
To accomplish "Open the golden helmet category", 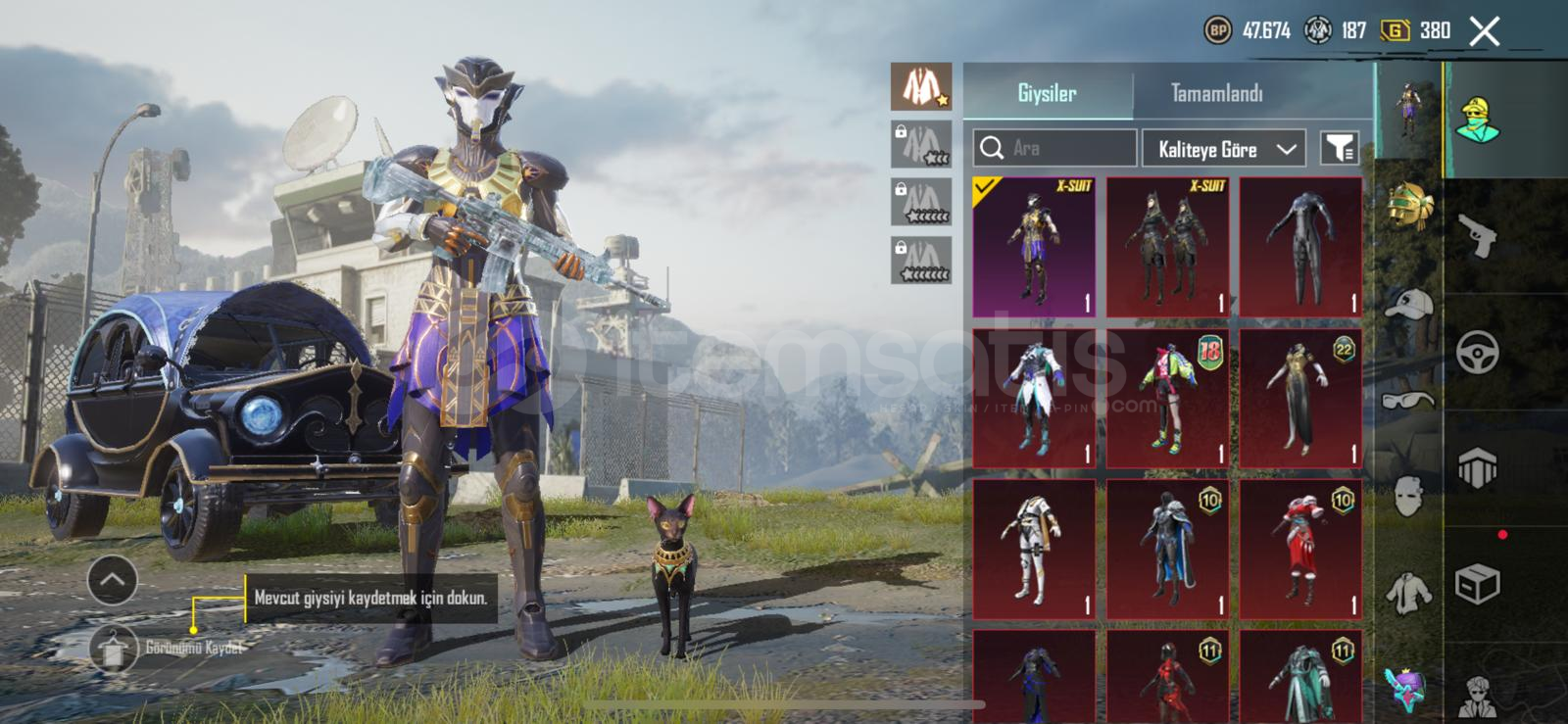I will [1409, 207].
